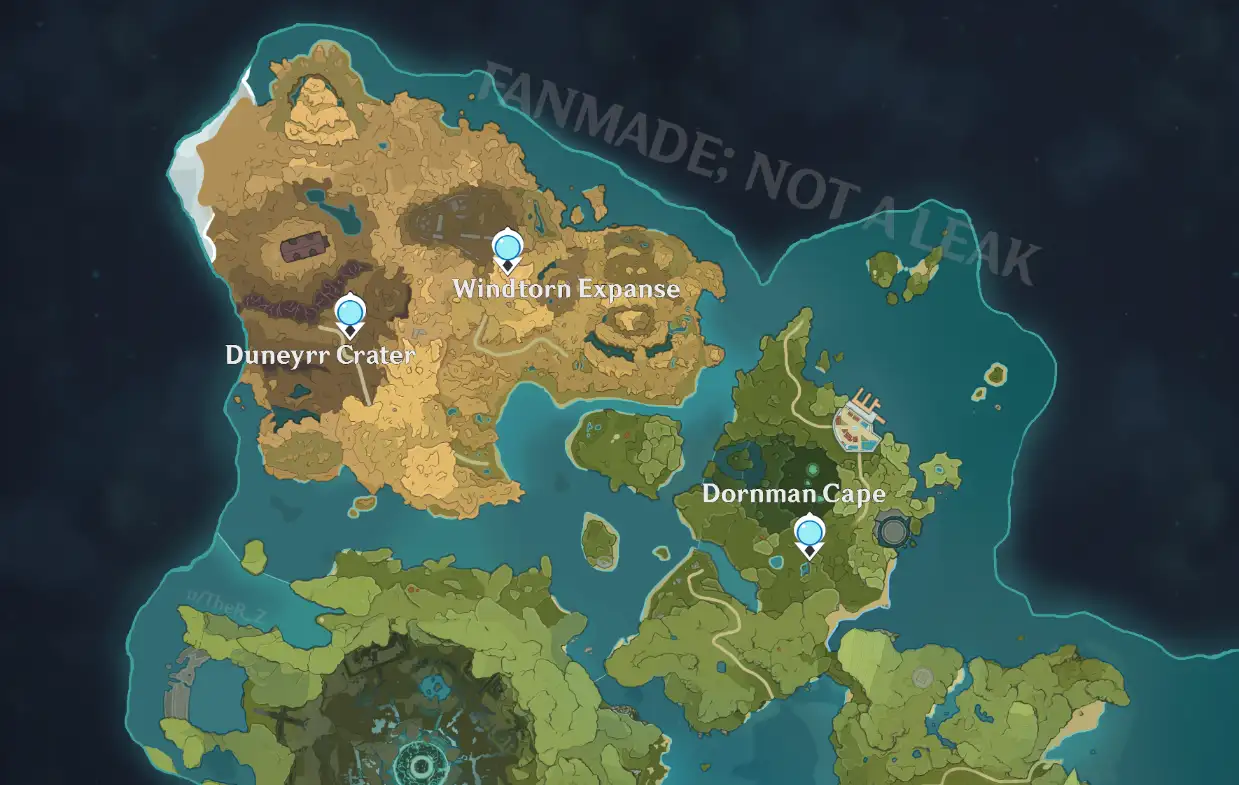
Task: Click the Windtorn Expanse waypoint marker
Action: coord(507,249)
